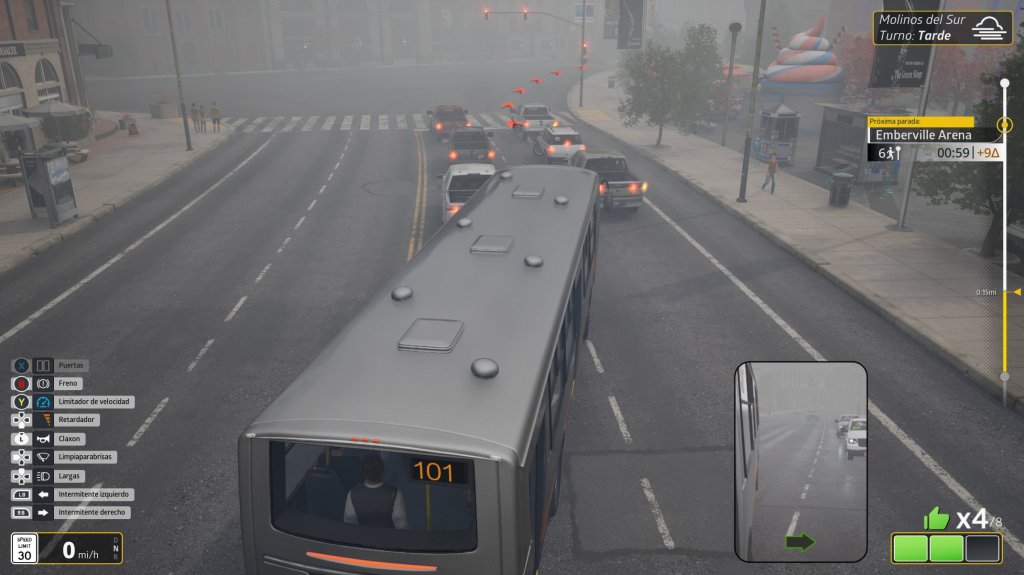Click the speed limit 30 sign

pyautogui.click(x=24, y=548)
